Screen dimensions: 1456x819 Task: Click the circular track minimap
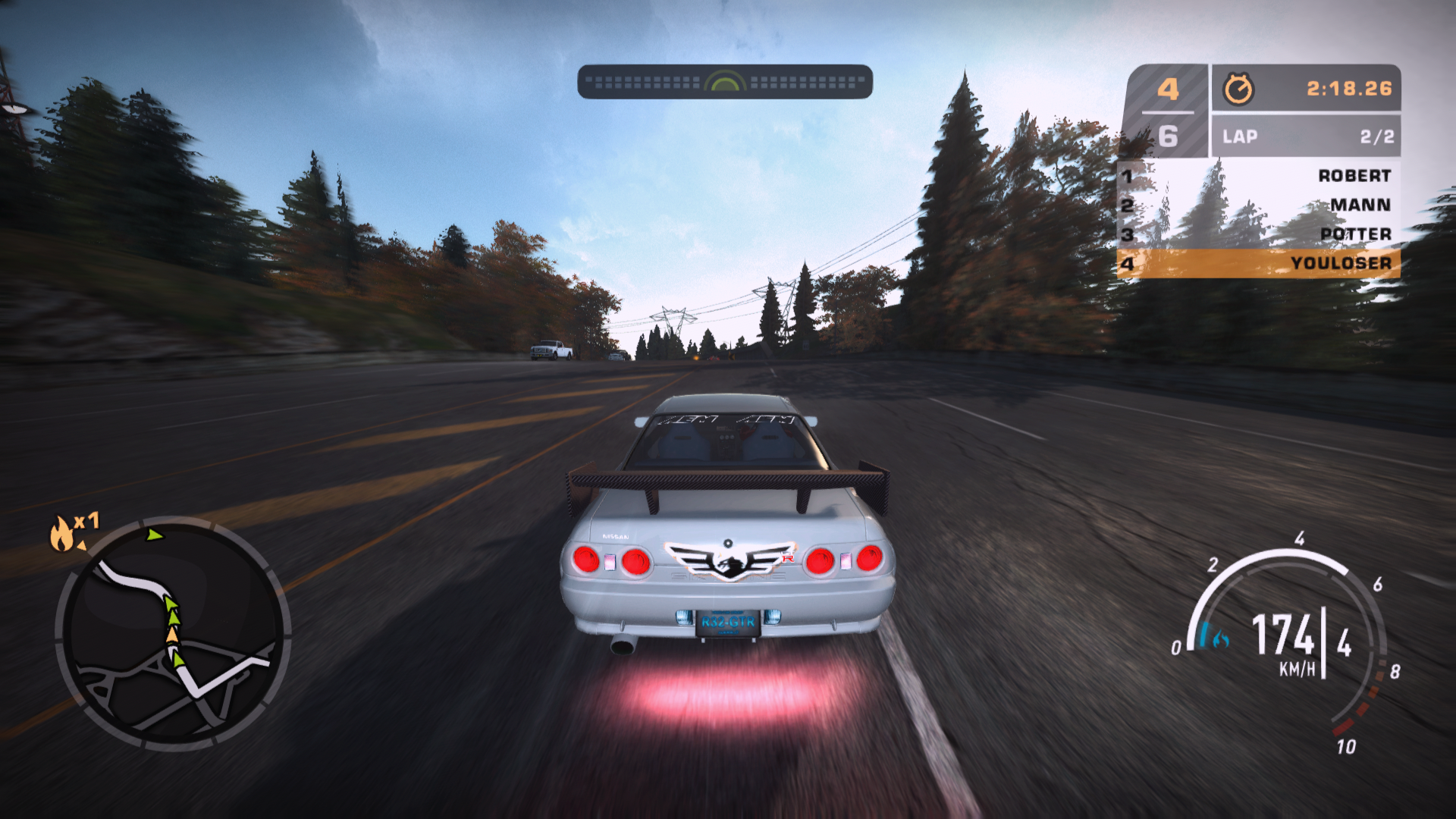tap(173, 633)
